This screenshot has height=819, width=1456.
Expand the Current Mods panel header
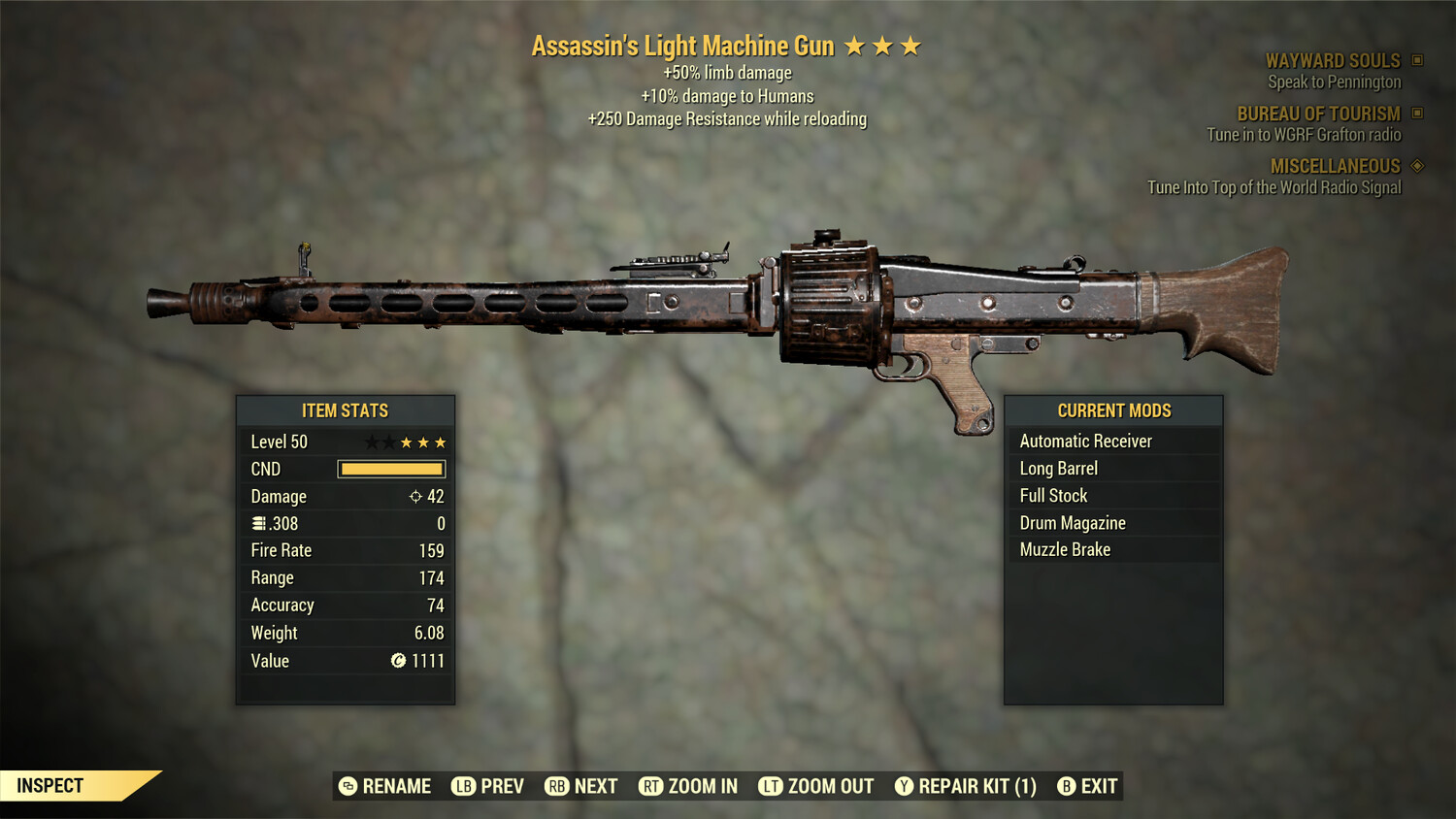1113,410
